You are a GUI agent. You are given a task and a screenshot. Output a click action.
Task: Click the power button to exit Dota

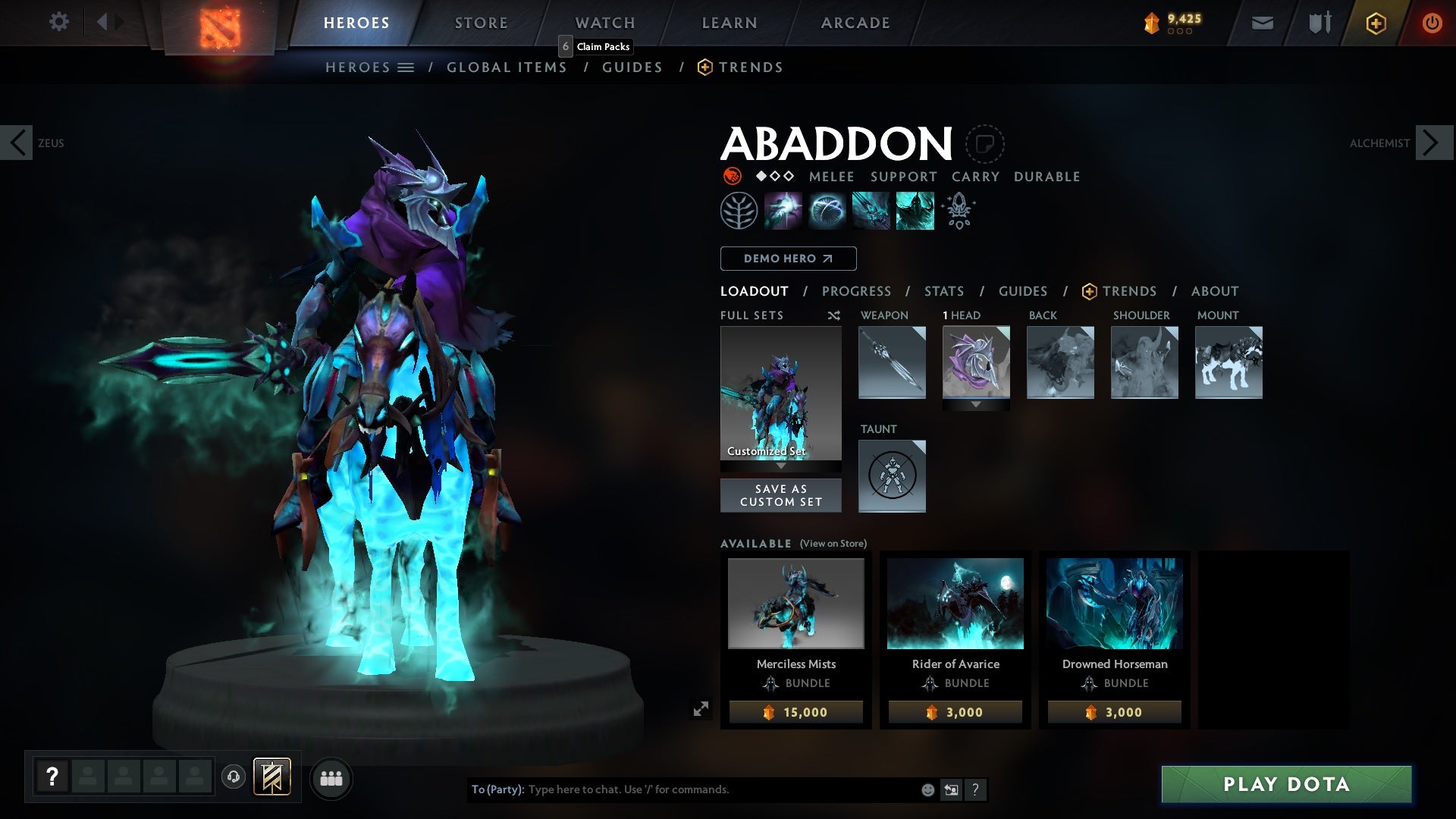[x=1432, y=23]
